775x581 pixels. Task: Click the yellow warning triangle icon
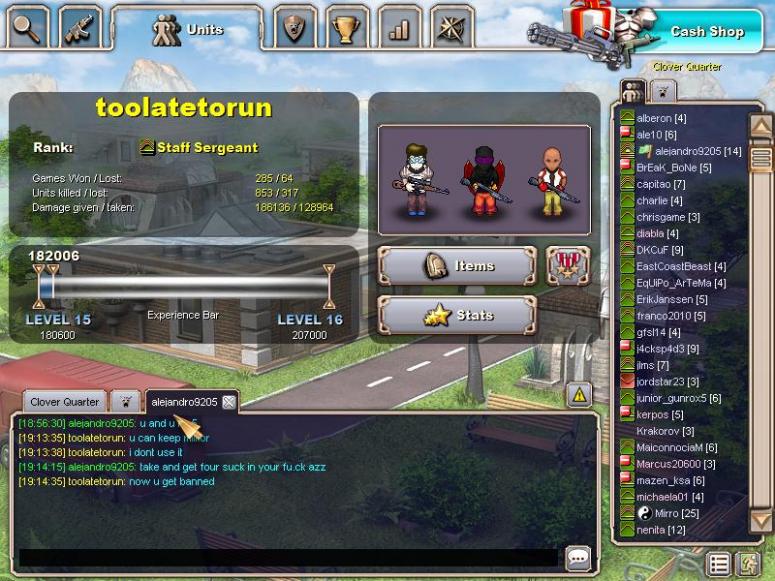pos(579,394)
